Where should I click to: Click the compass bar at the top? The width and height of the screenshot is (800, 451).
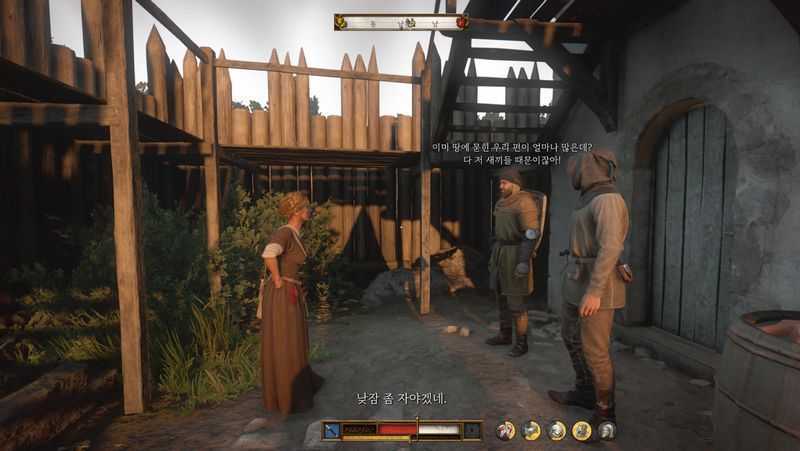click(400, 21)
